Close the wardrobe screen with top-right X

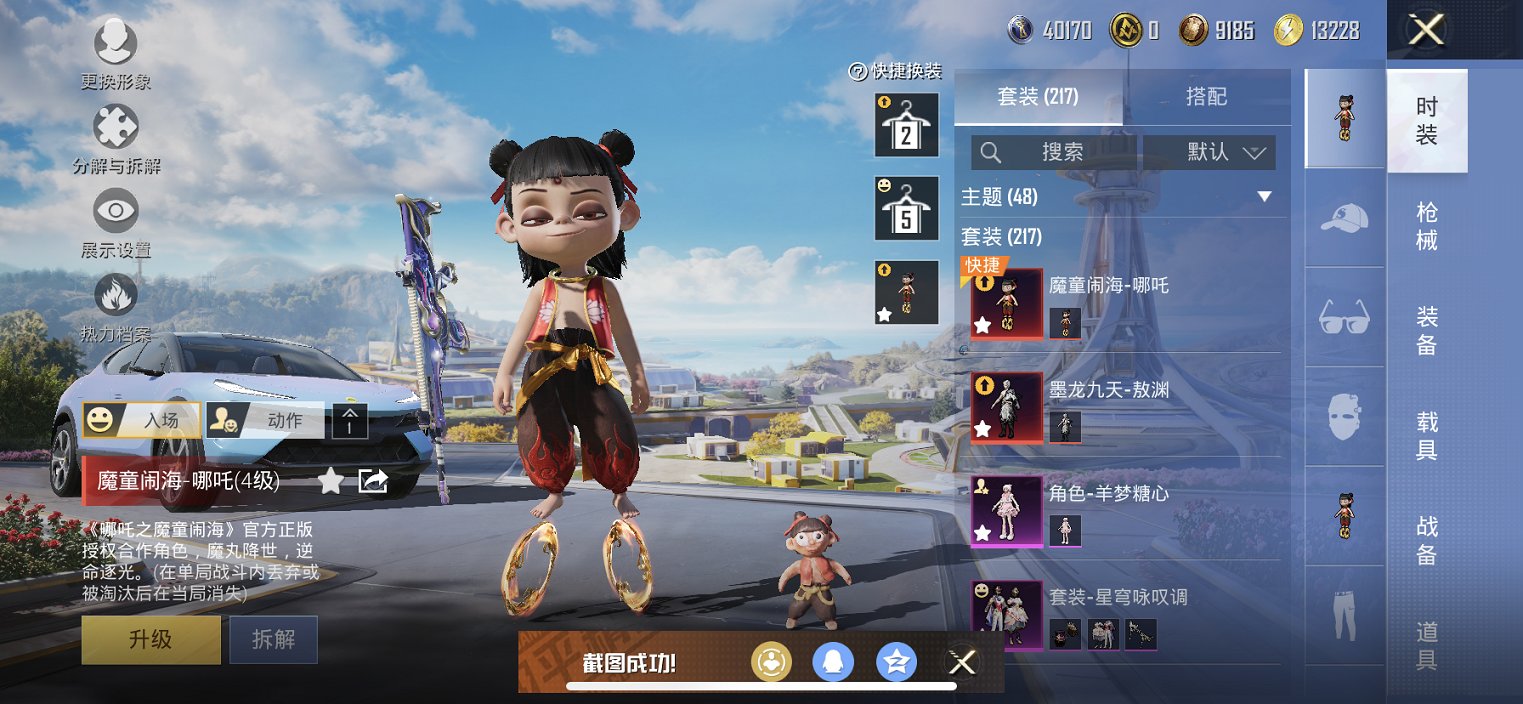[1425, 30]
